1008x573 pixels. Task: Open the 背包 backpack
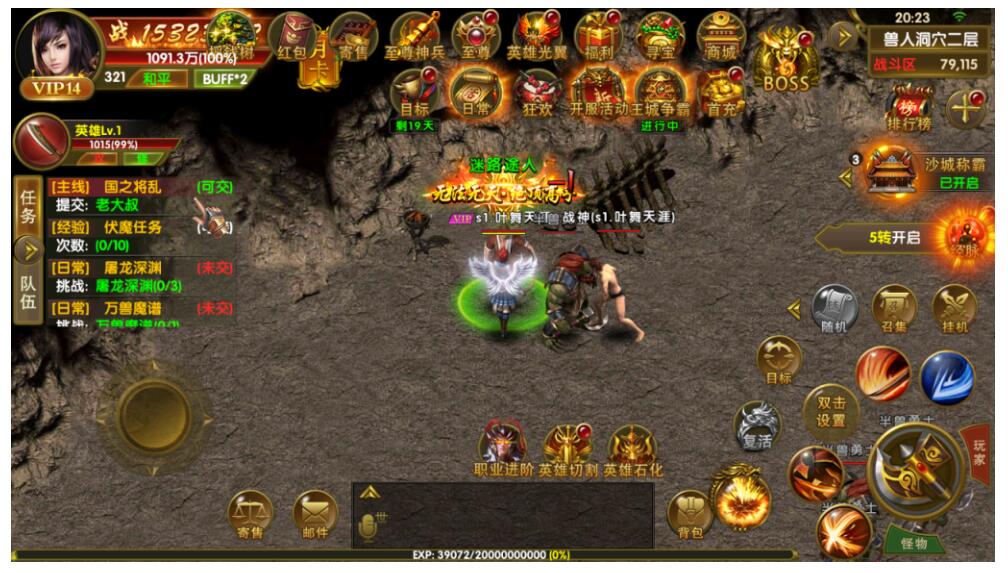pyautogui.click(x=688, y=515)
